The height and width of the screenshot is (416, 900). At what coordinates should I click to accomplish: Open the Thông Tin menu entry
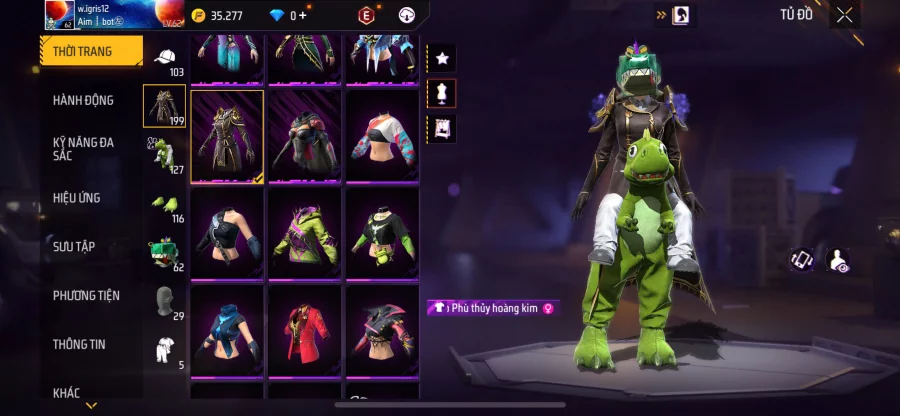point(80,344)
